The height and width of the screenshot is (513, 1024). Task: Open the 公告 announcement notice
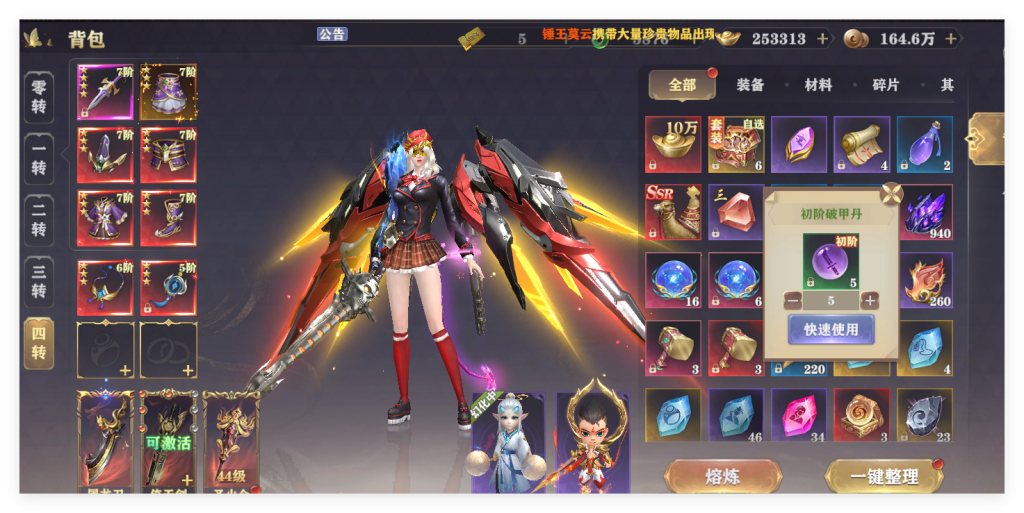(x=332, y=34)
